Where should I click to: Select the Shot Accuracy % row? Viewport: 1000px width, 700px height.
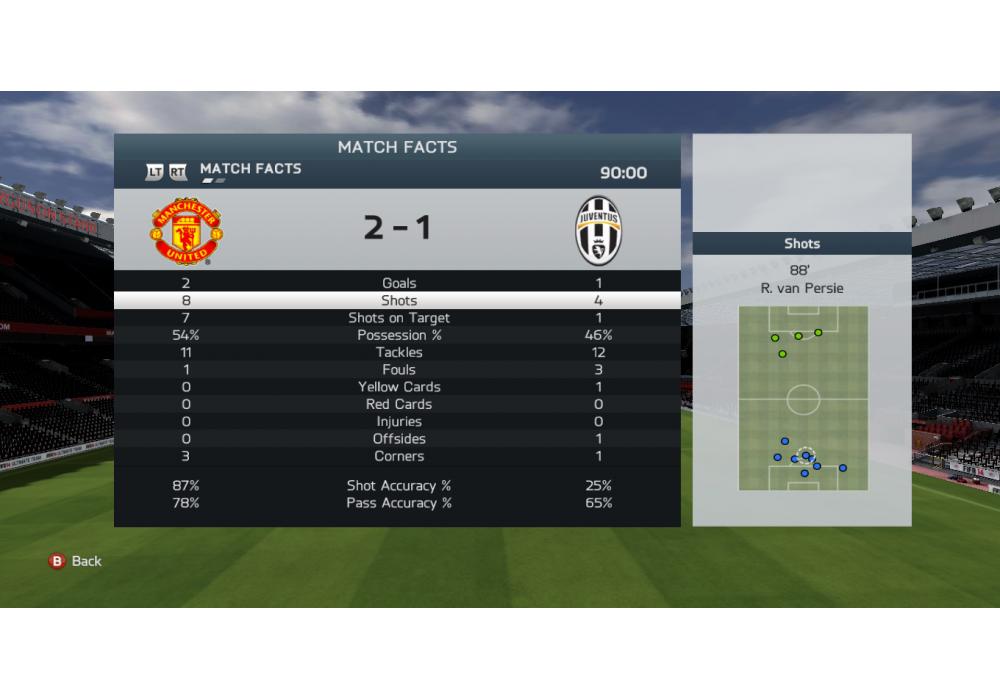pyautogui.click(x=398, y=486)
